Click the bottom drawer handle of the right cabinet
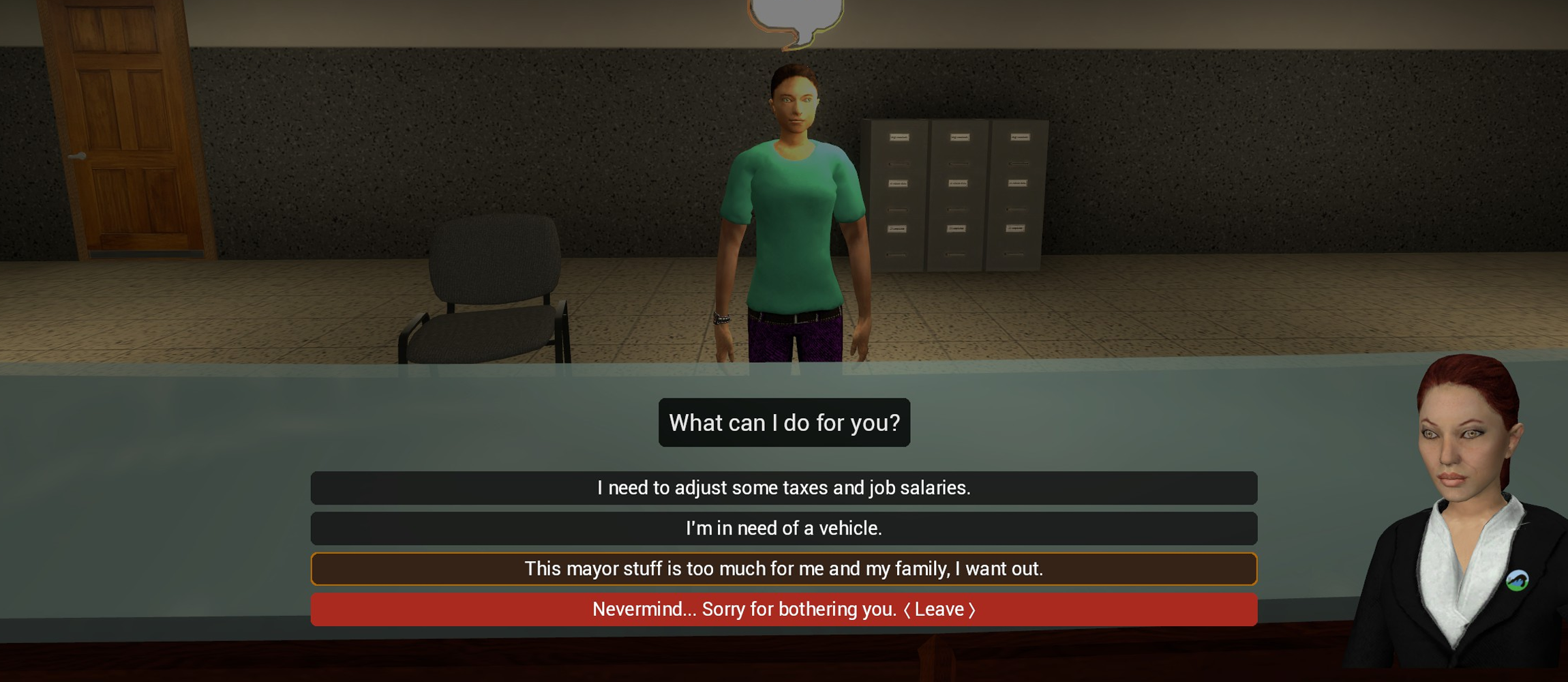The image size is (1568, 682). pyautogui.click(x=1015, y=253)
